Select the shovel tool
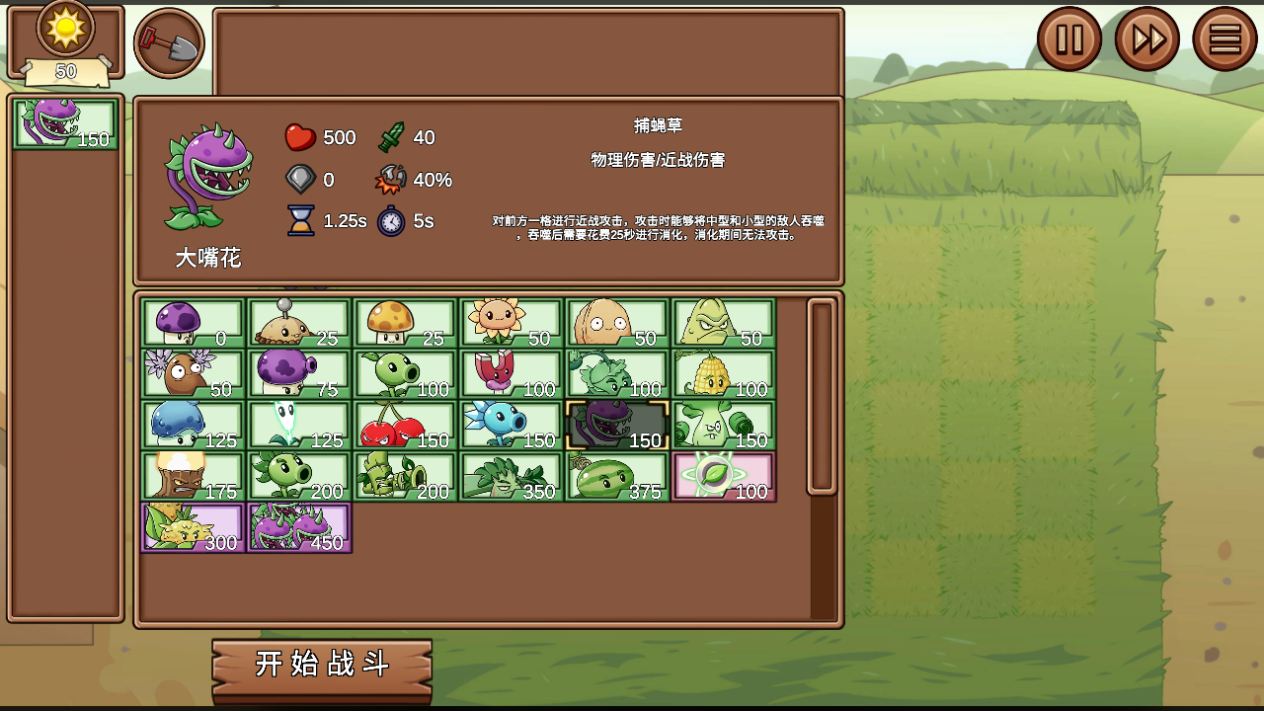The height and width of the screenshot is (711, 1264). pyautogui.click(x=169, y=43)
